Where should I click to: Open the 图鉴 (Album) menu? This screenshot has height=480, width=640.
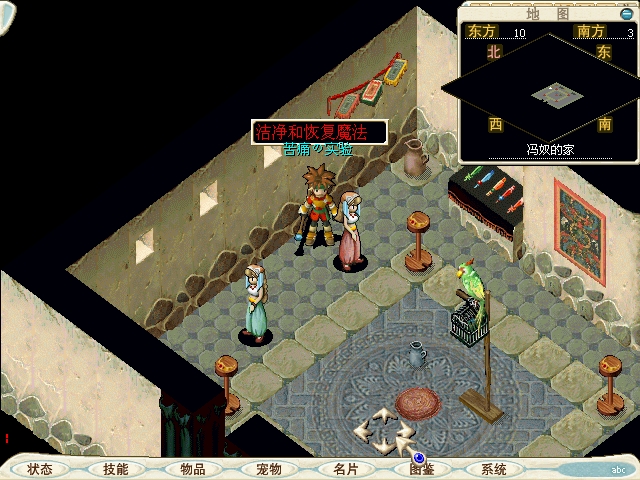click(421, 469)
